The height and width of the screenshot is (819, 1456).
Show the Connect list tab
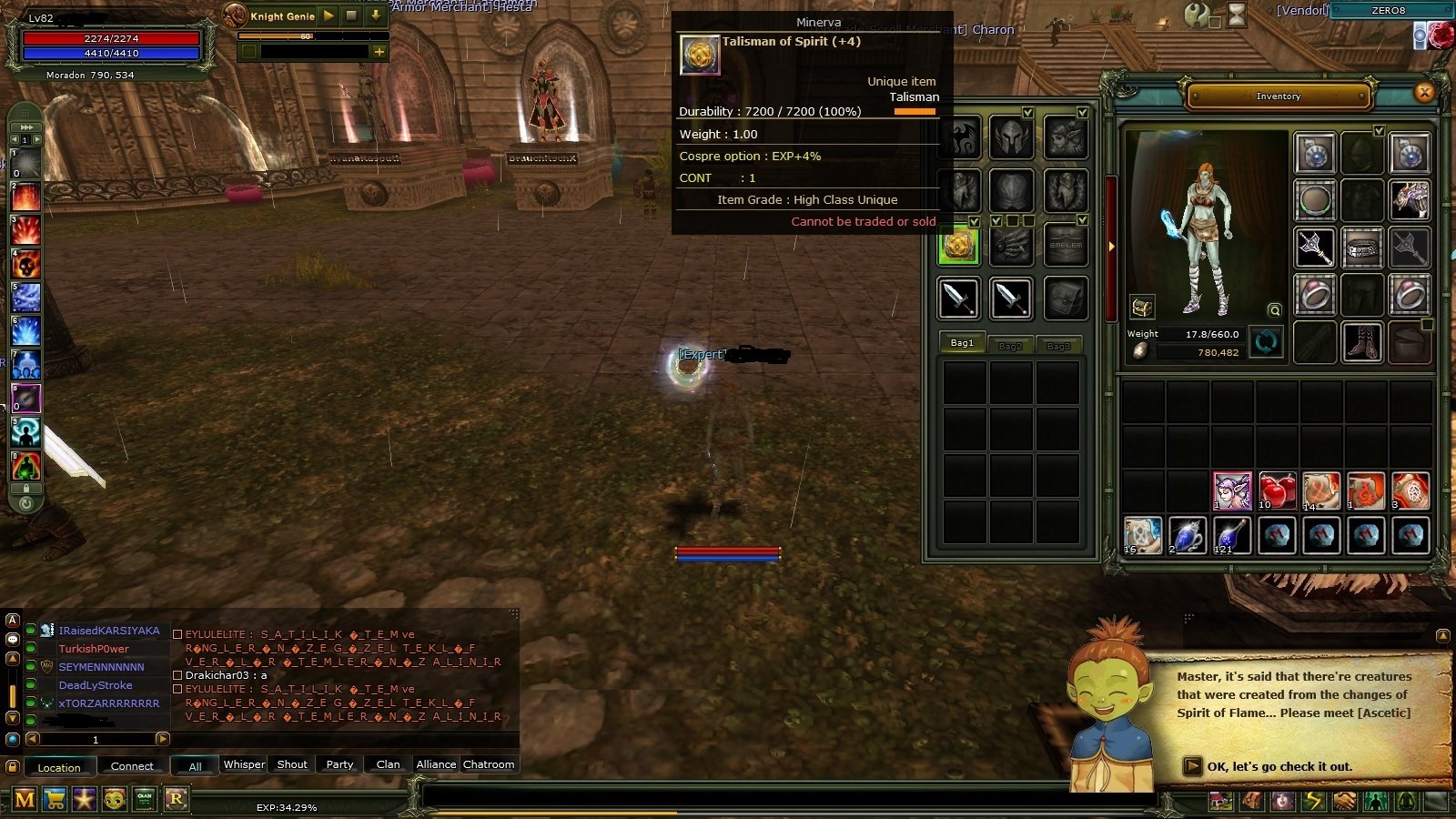tap(132, 766)
